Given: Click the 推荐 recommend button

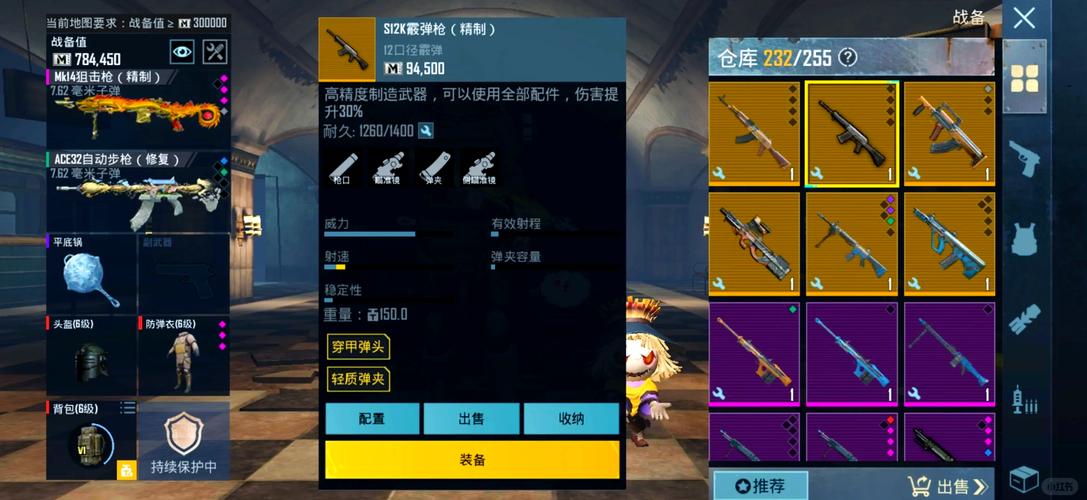Looking at the screenshot, I should tap(761, 486).
